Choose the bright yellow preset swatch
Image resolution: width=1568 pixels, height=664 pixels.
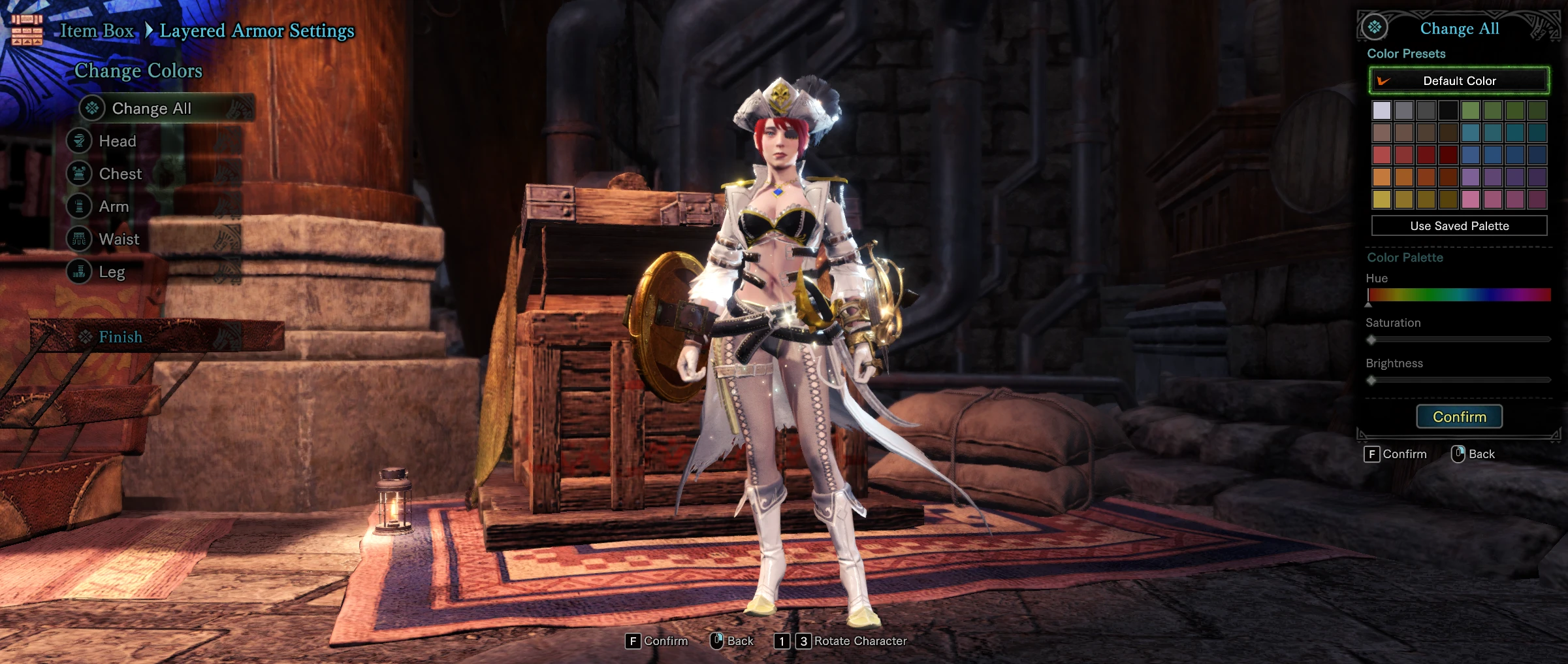(x=1381, y=199)
